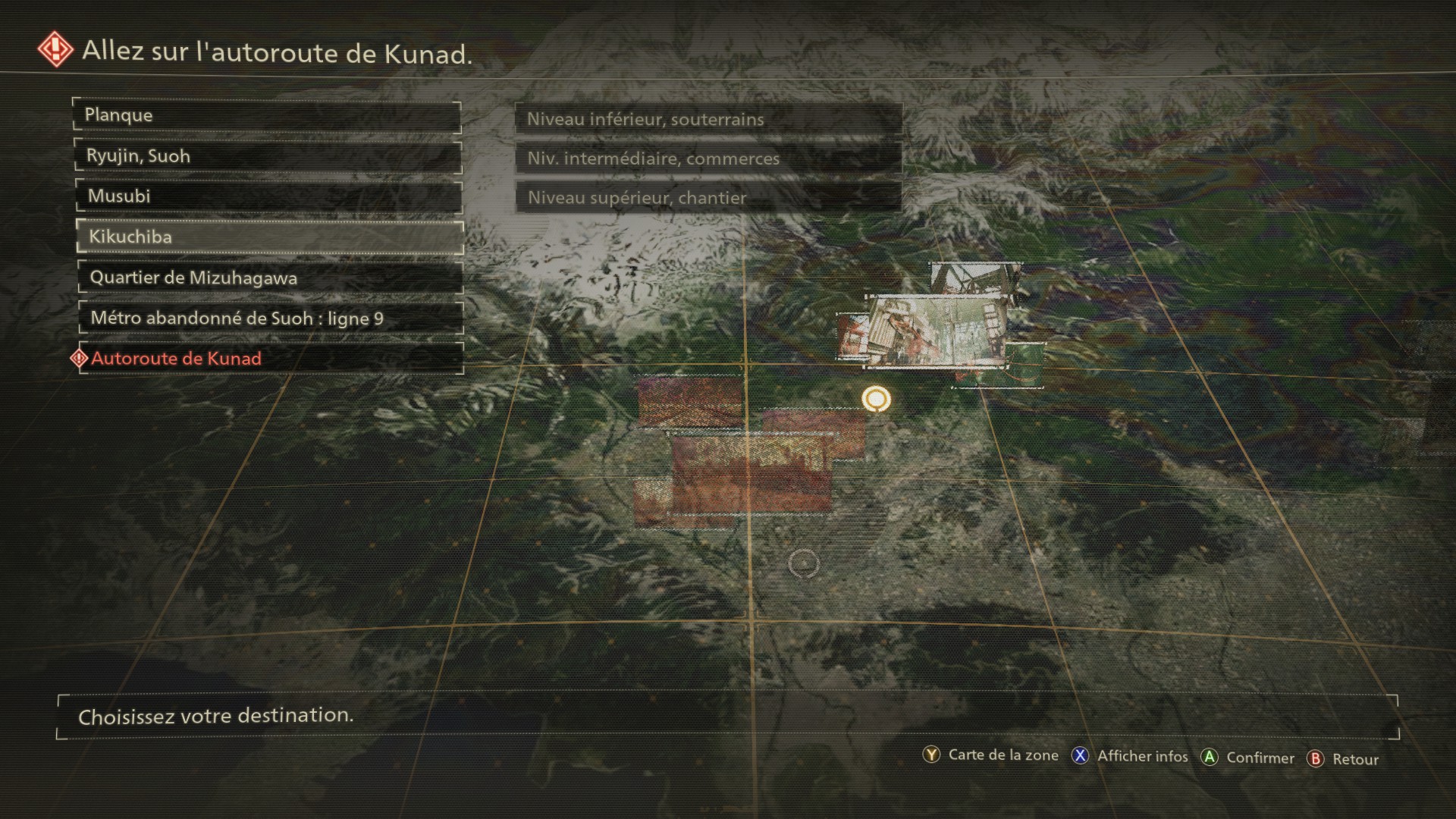Choose Niveau inférieur, souterrains
Image resolution: width=1456 pixels, height=819 pixels.
pyautogui.click(x=708, y=119)
